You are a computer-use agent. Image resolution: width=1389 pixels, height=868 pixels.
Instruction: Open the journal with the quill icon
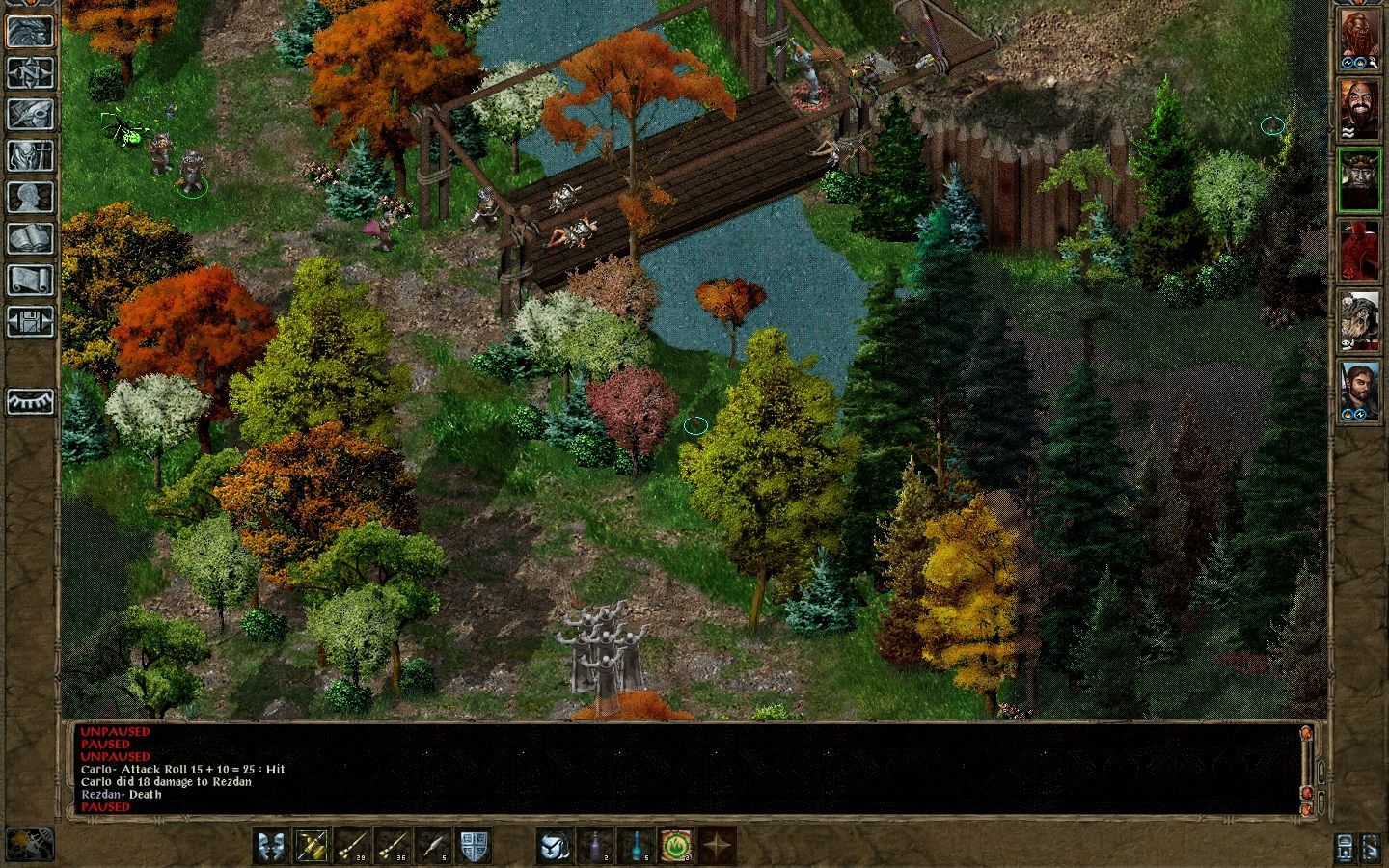click(30, 114)
